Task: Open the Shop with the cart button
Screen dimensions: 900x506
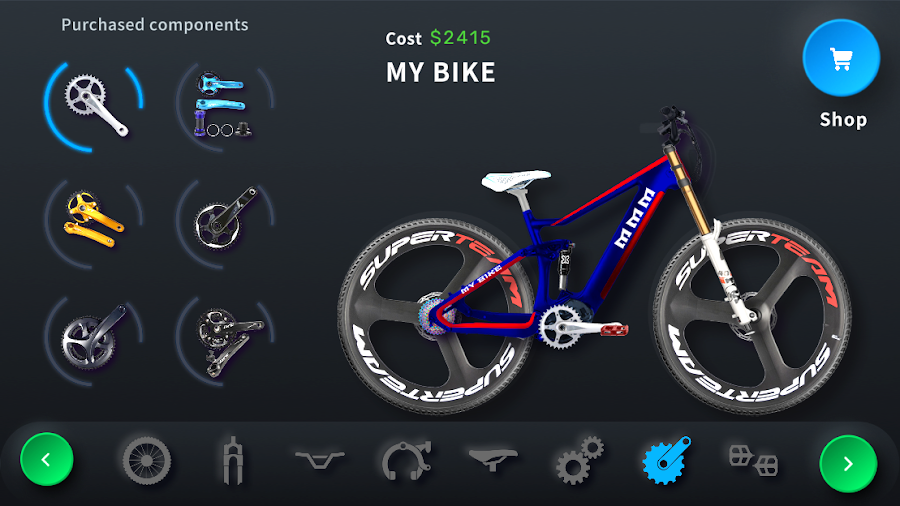Action: 841,58
